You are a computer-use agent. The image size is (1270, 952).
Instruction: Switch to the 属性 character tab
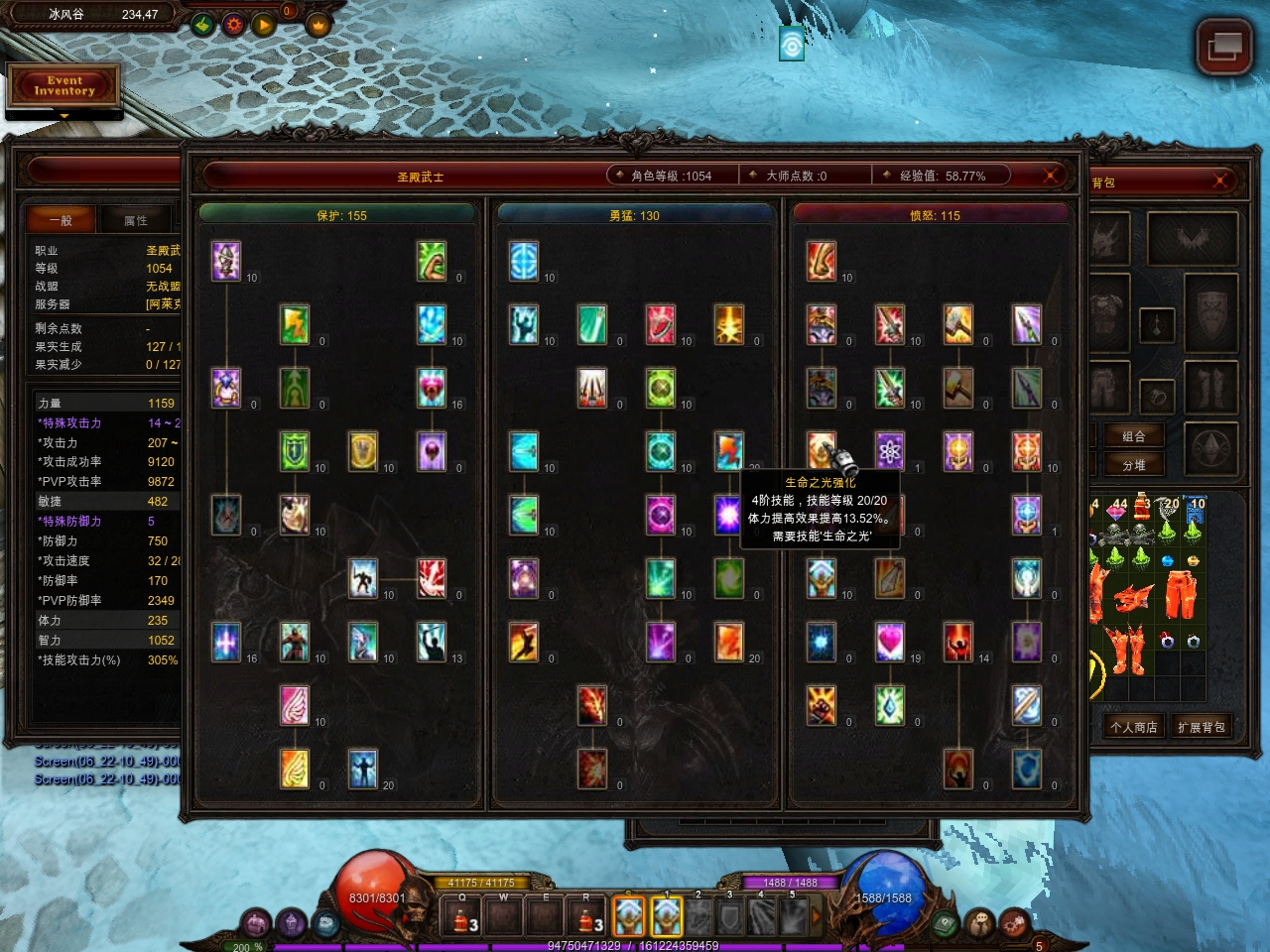[136, 220]
